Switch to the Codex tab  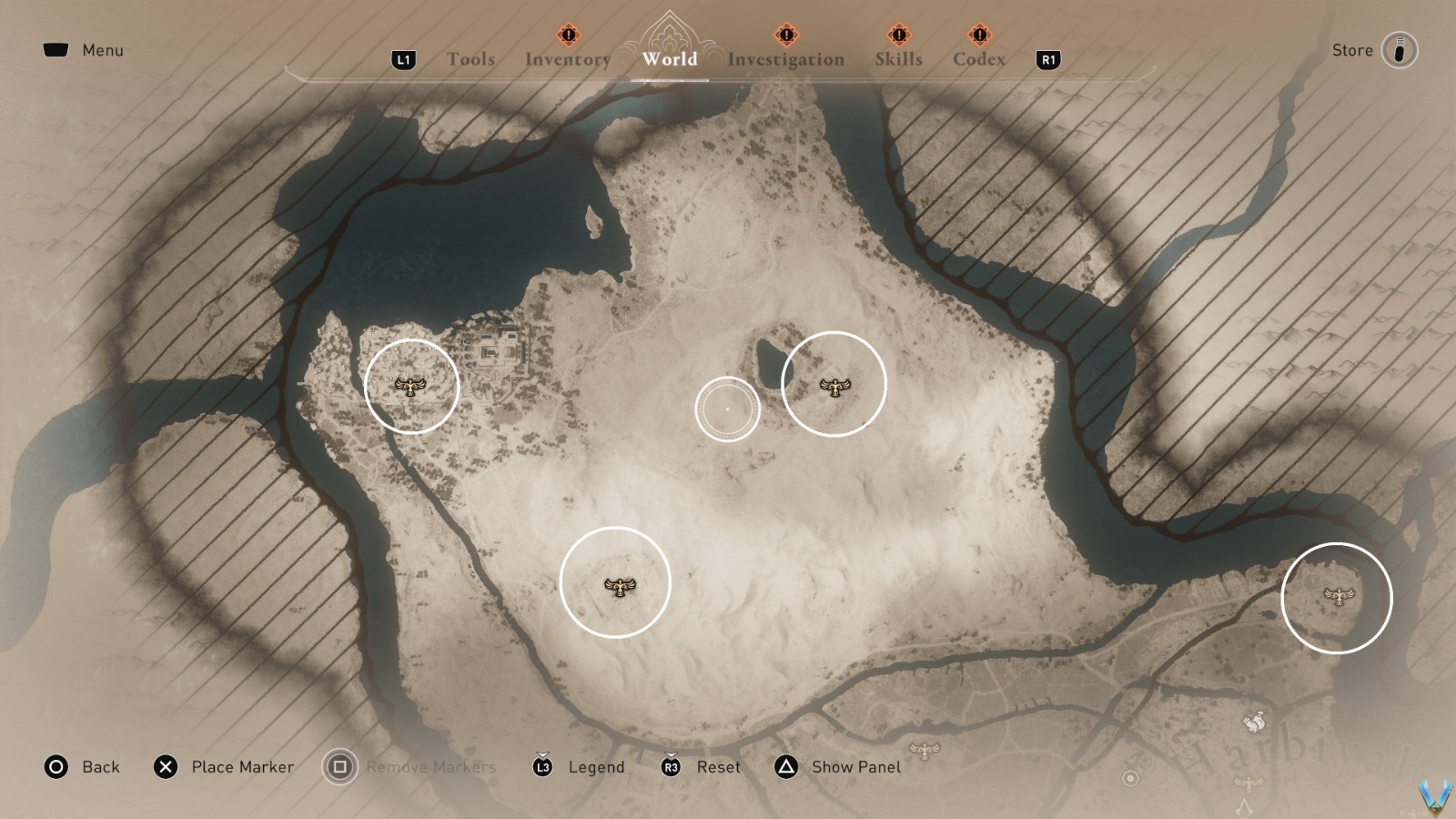pyautogui.click(x=978, y=59)
